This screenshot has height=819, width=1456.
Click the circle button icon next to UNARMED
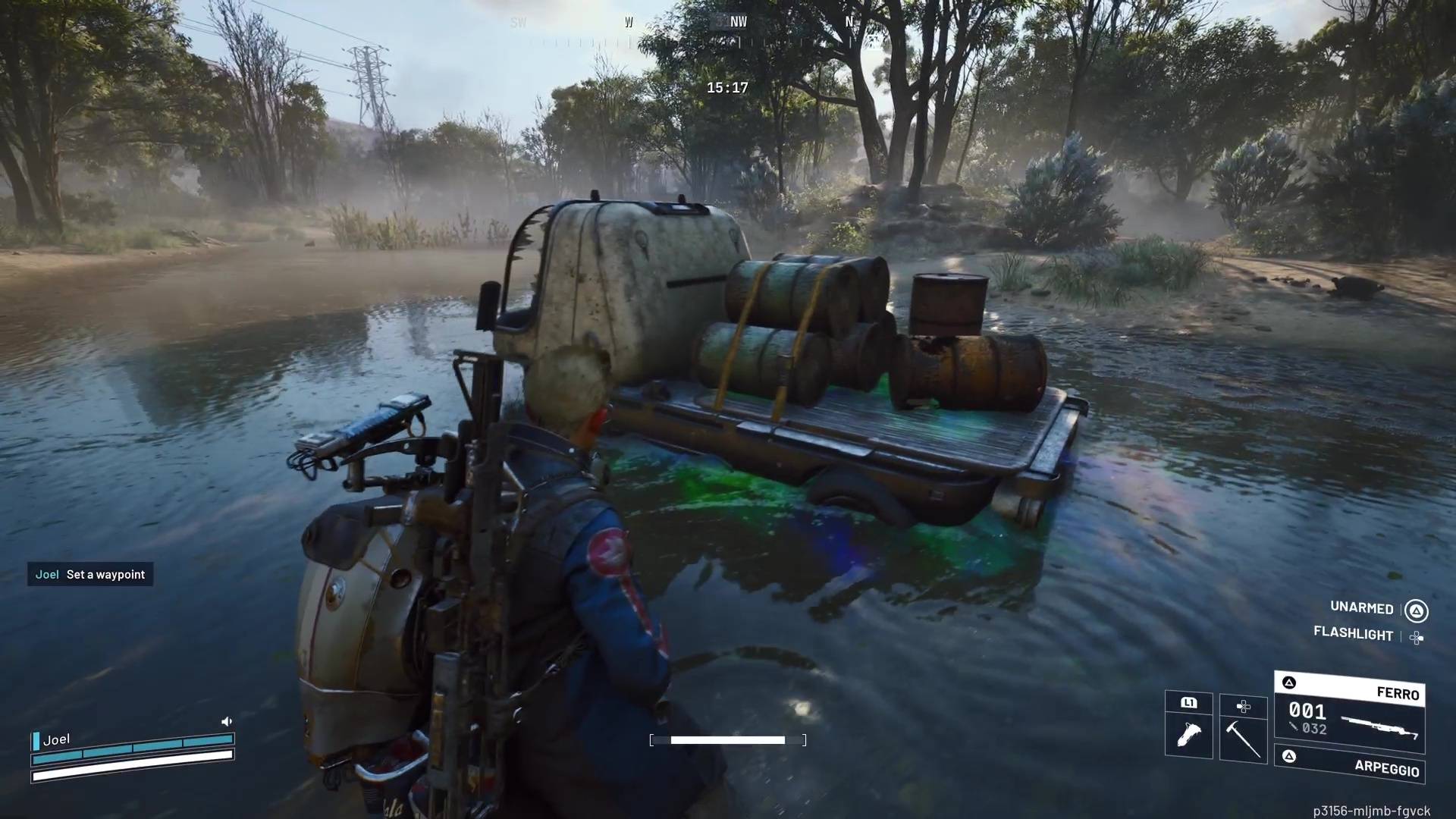tap(1417, 608)
